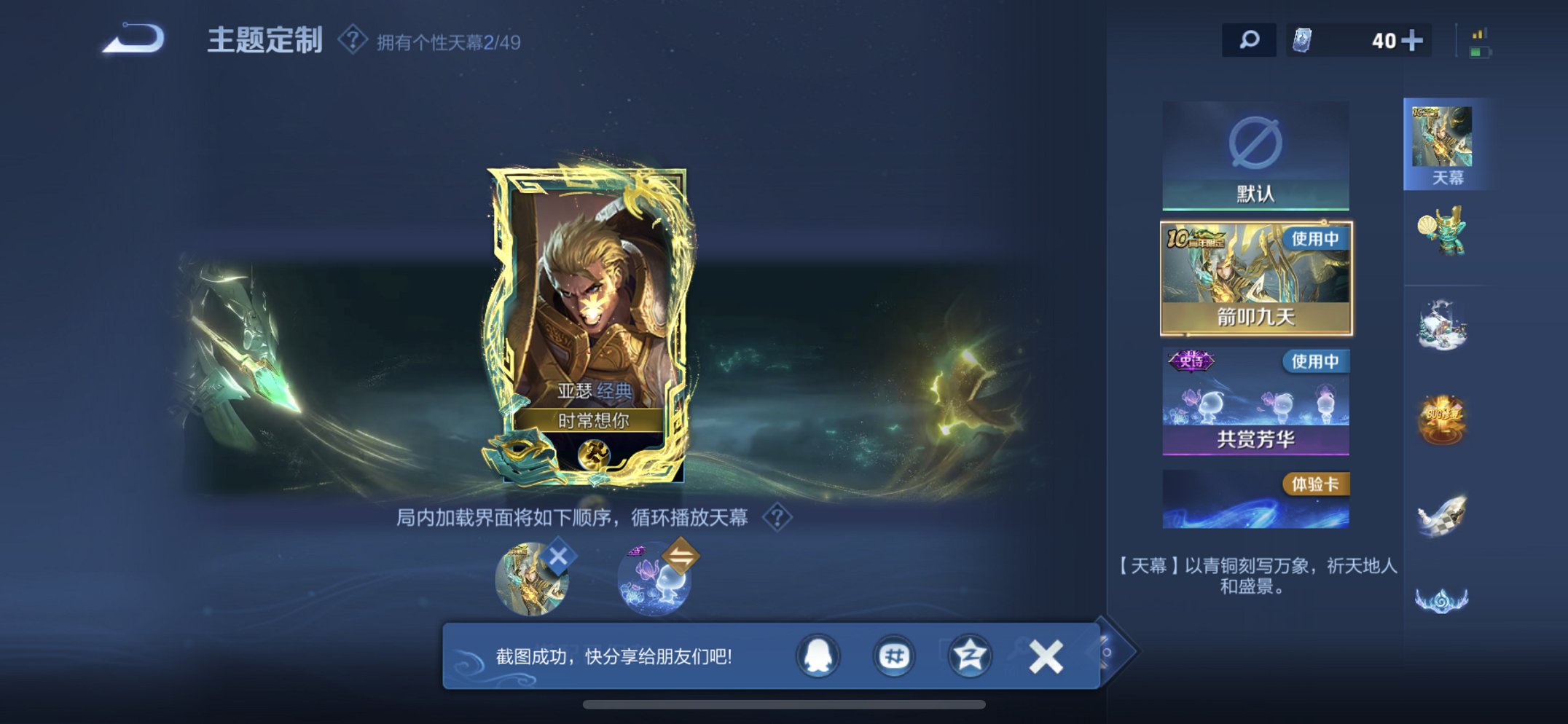
Task: Open the search magnifier at top right
Action: tap(1249, 41)
